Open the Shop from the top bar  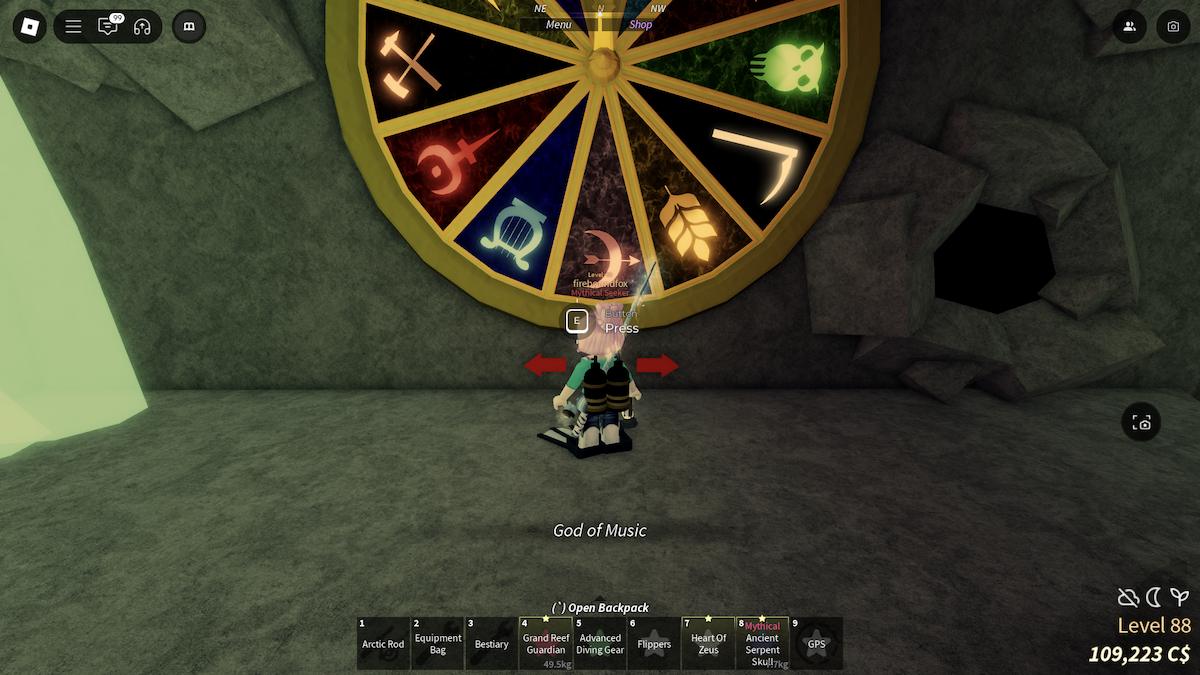(641, 25)
